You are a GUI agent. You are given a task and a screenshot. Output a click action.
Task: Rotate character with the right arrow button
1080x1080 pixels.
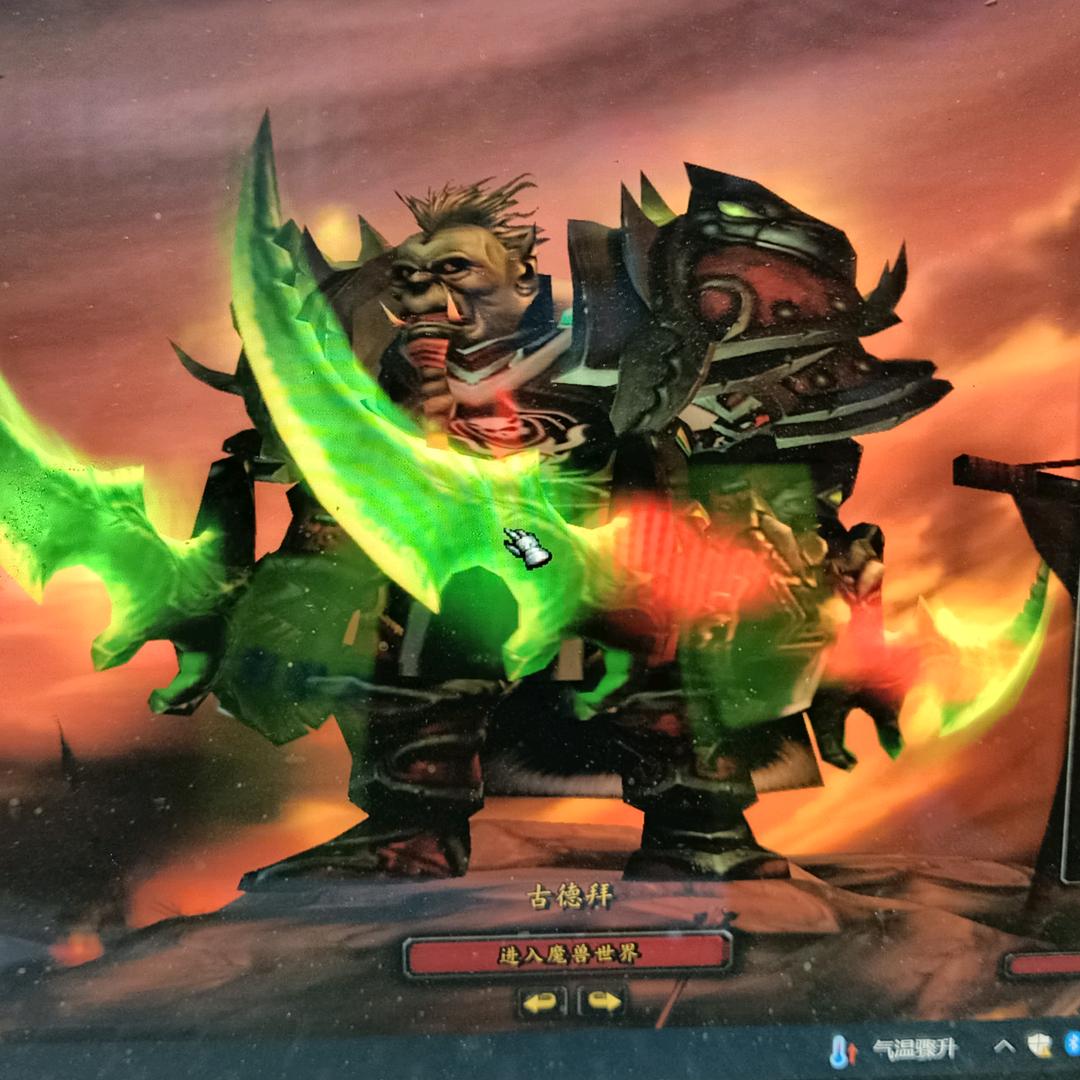point(603,1001)
